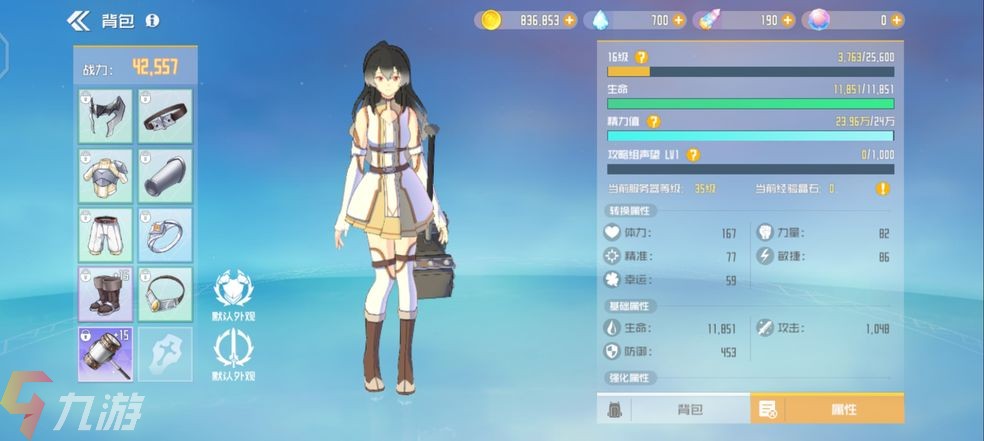
Task: Switch to the 背包 backpack tab
Action: [x=690, y=408]
